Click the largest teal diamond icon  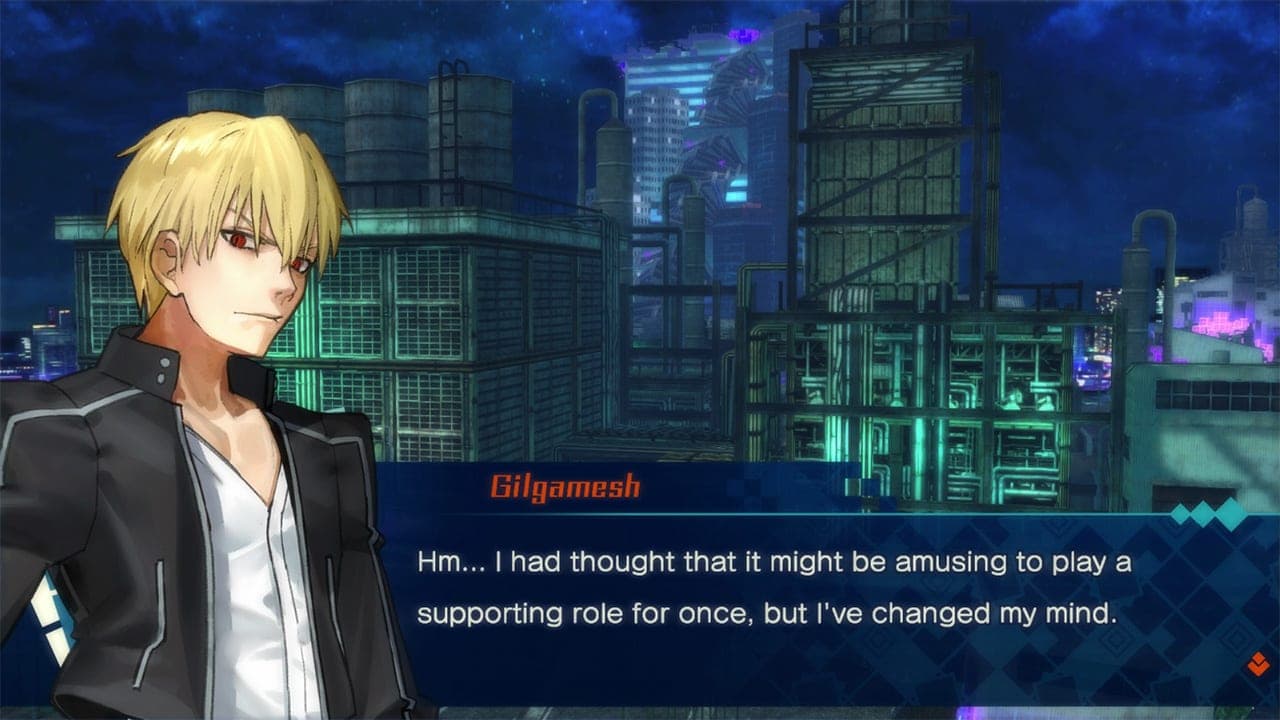(x=1230, y=513)
